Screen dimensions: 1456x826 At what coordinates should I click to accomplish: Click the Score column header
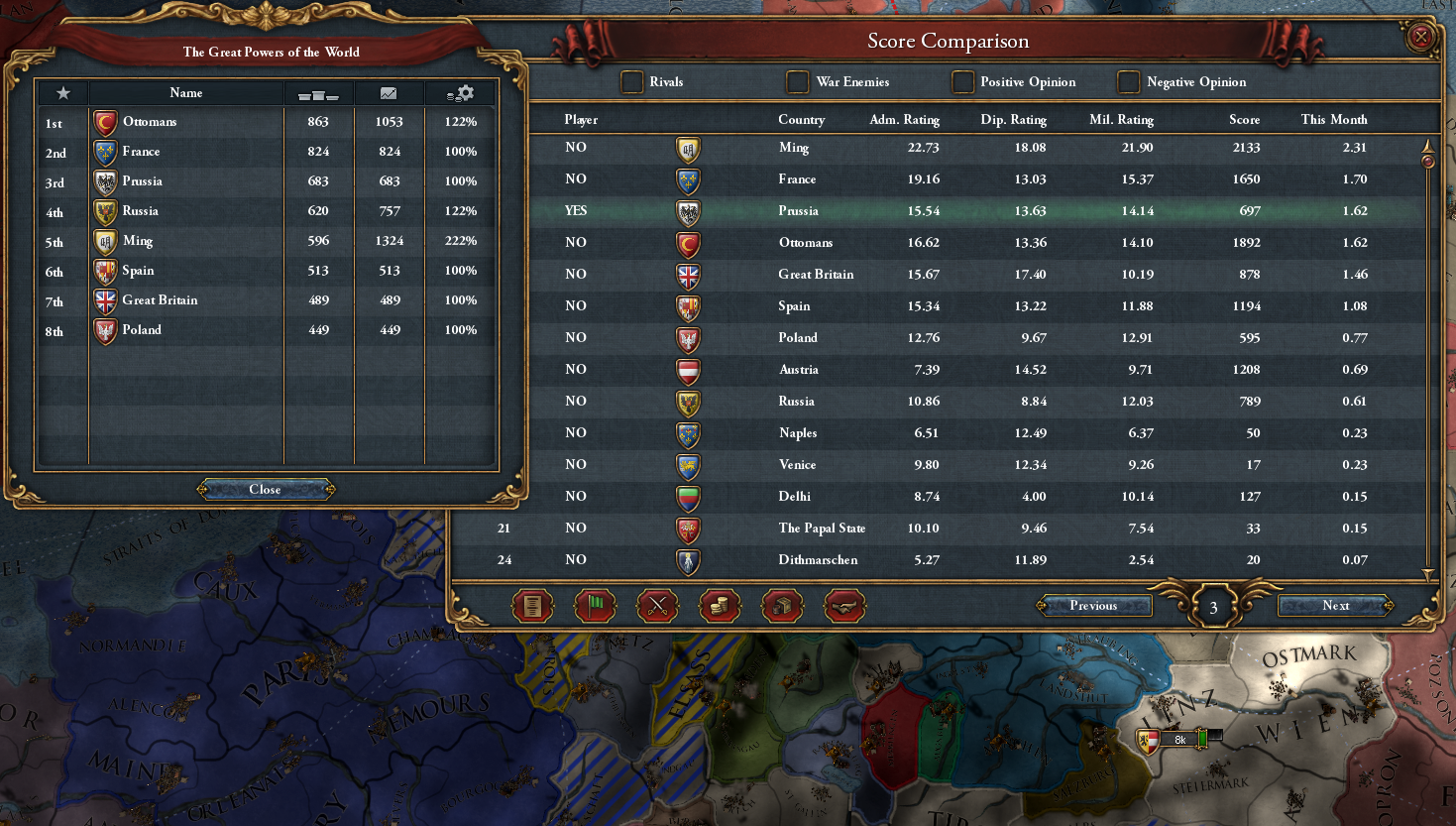coord(1244,119)
